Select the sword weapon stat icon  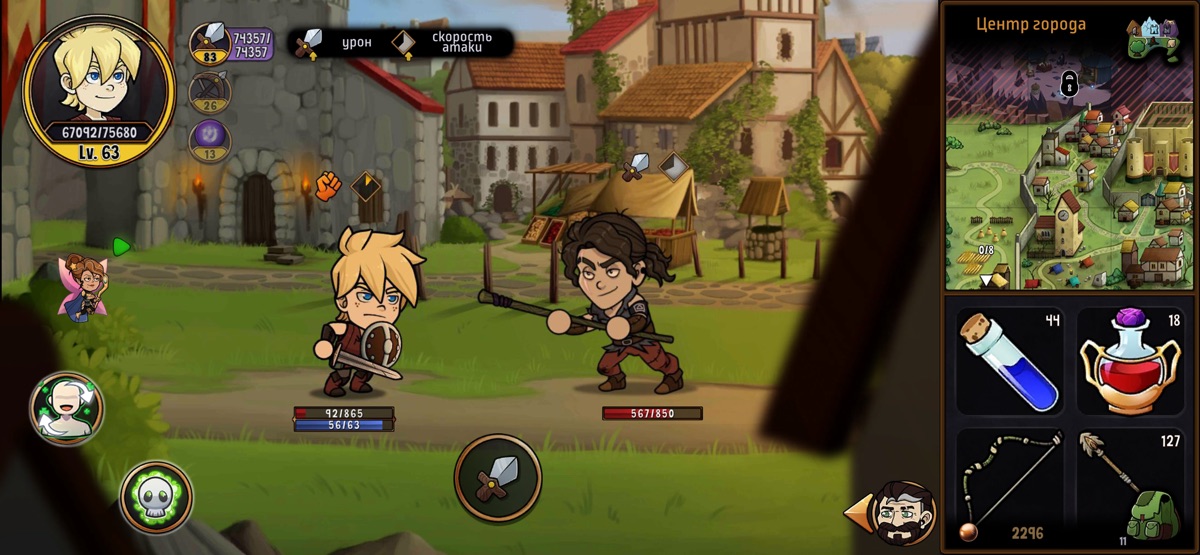tap(210, 44)
